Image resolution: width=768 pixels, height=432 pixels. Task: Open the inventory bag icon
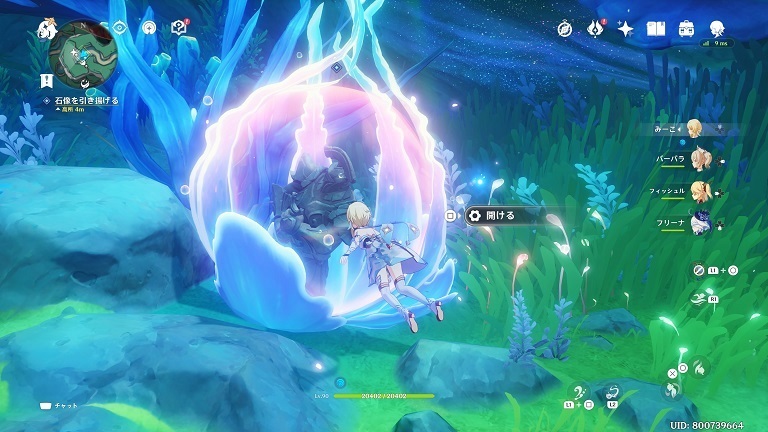point(687,29)
